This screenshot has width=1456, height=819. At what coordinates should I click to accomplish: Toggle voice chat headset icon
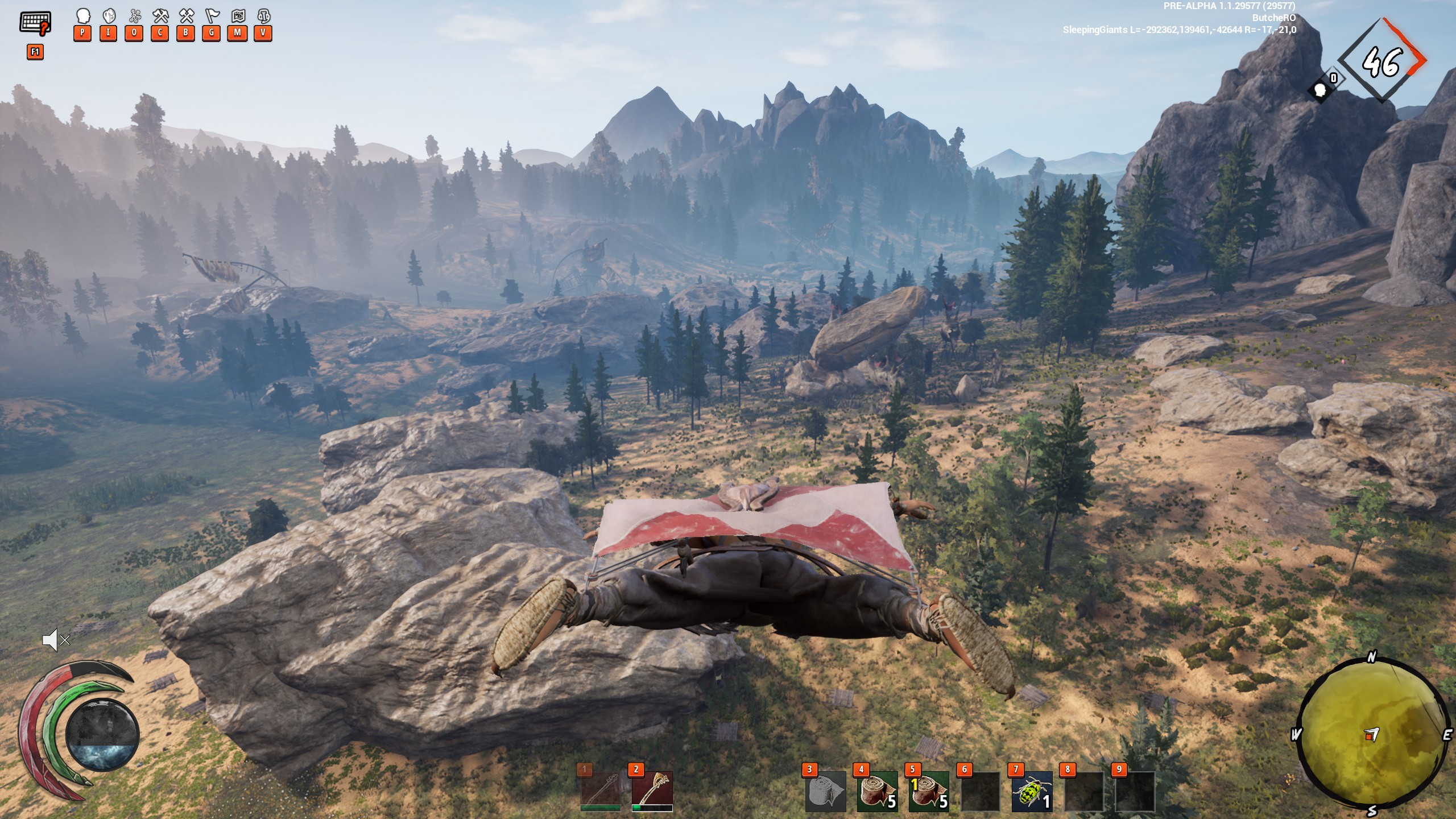263,16
